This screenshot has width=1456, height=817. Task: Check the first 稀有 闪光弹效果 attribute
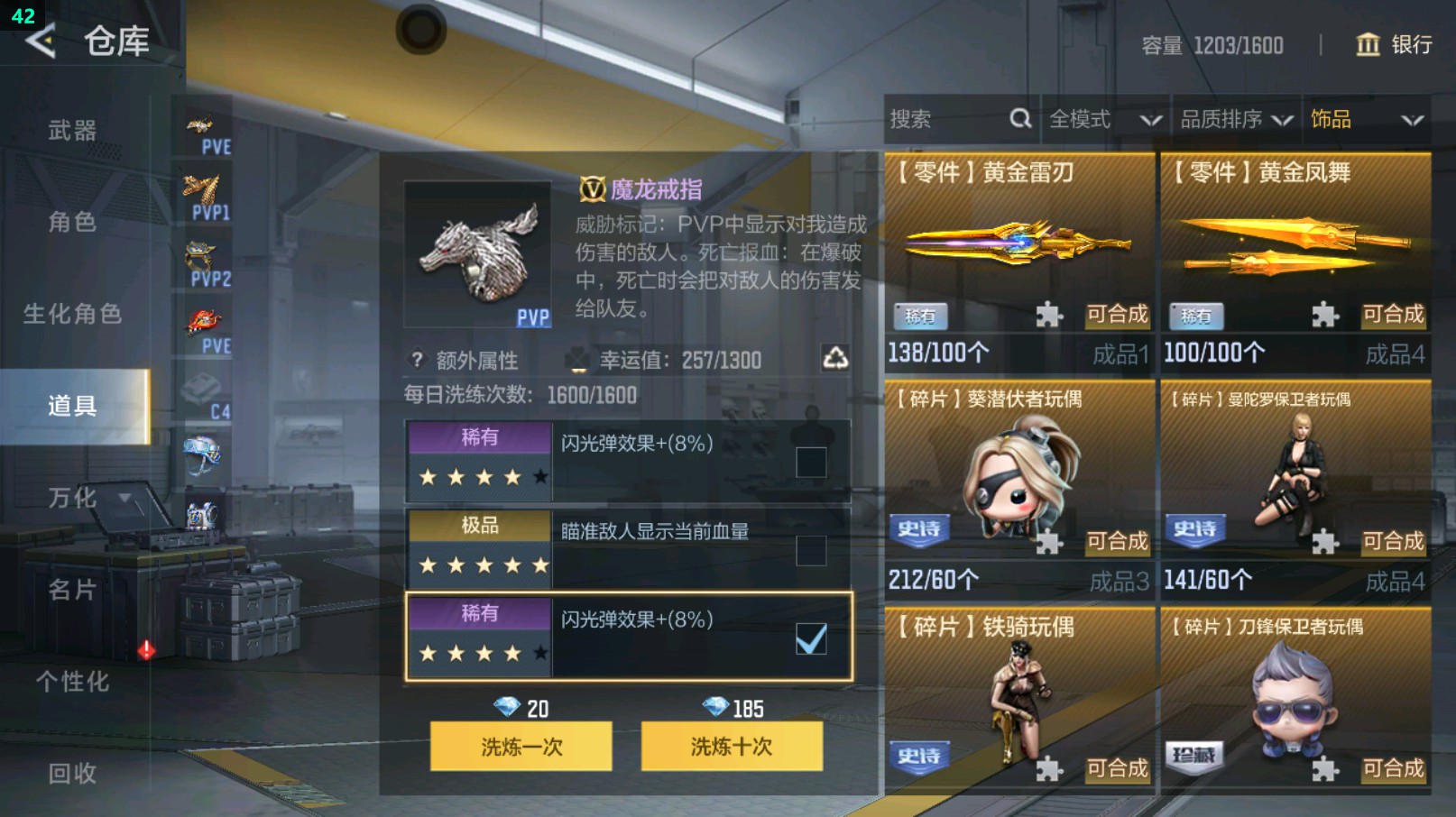[x=811, y=462]
